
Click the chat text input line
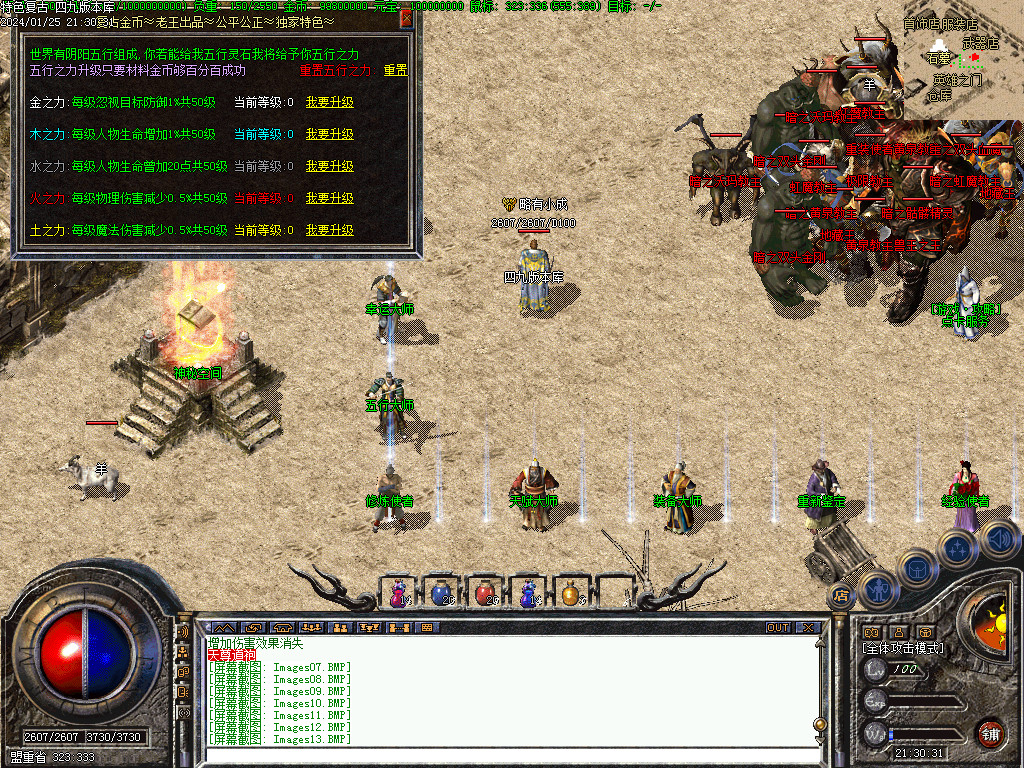(510, 756)
